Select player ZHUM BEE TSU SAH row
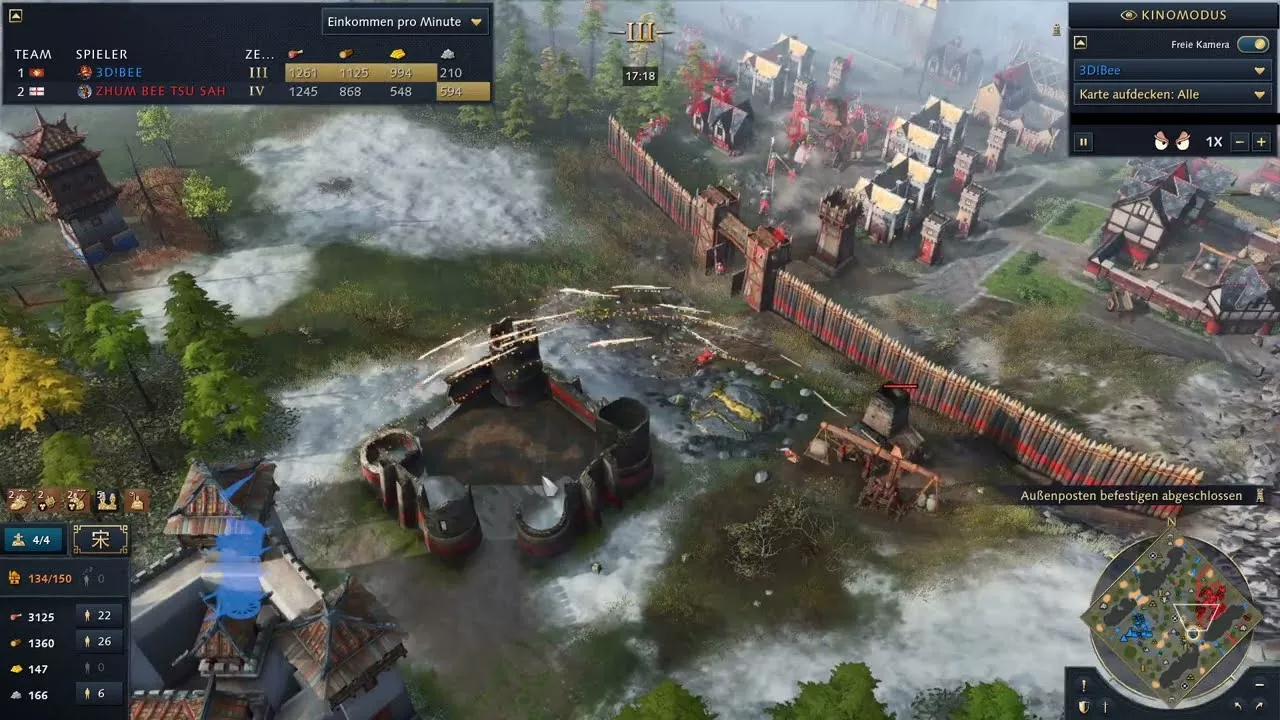This screenshot has height=720, width=1280. point(160,91)
